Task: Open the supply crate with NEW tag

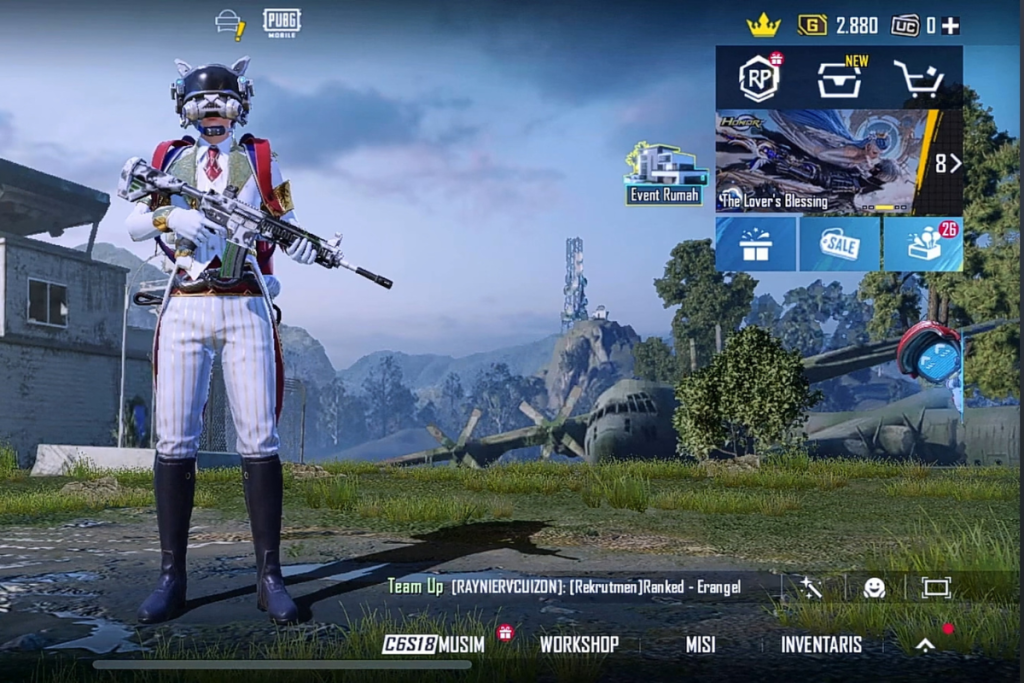Action: click(x=840, y=78)
